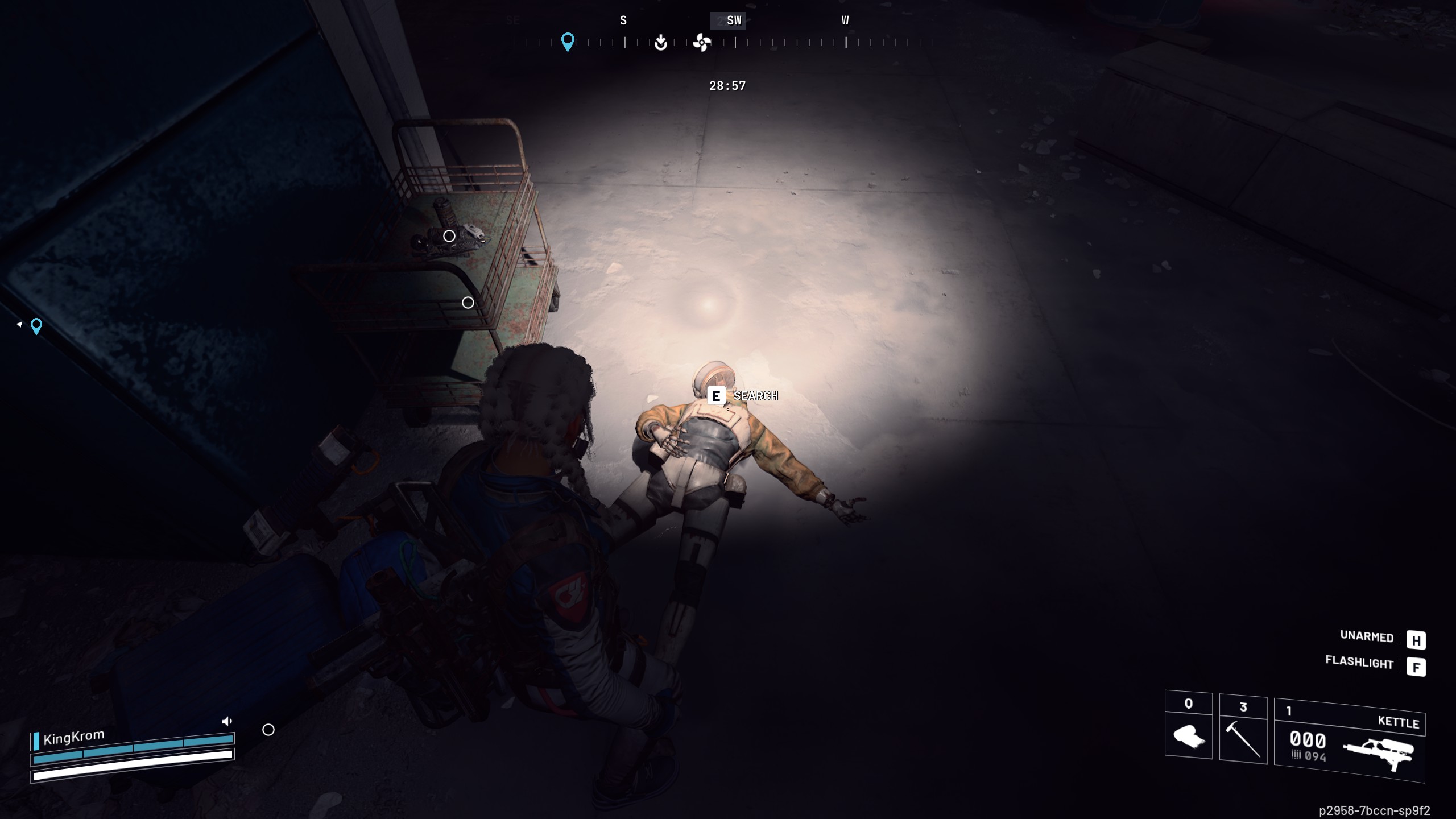
Task: Click the interaction circle on the cart's lower shelf
Action: coord(468,304)
